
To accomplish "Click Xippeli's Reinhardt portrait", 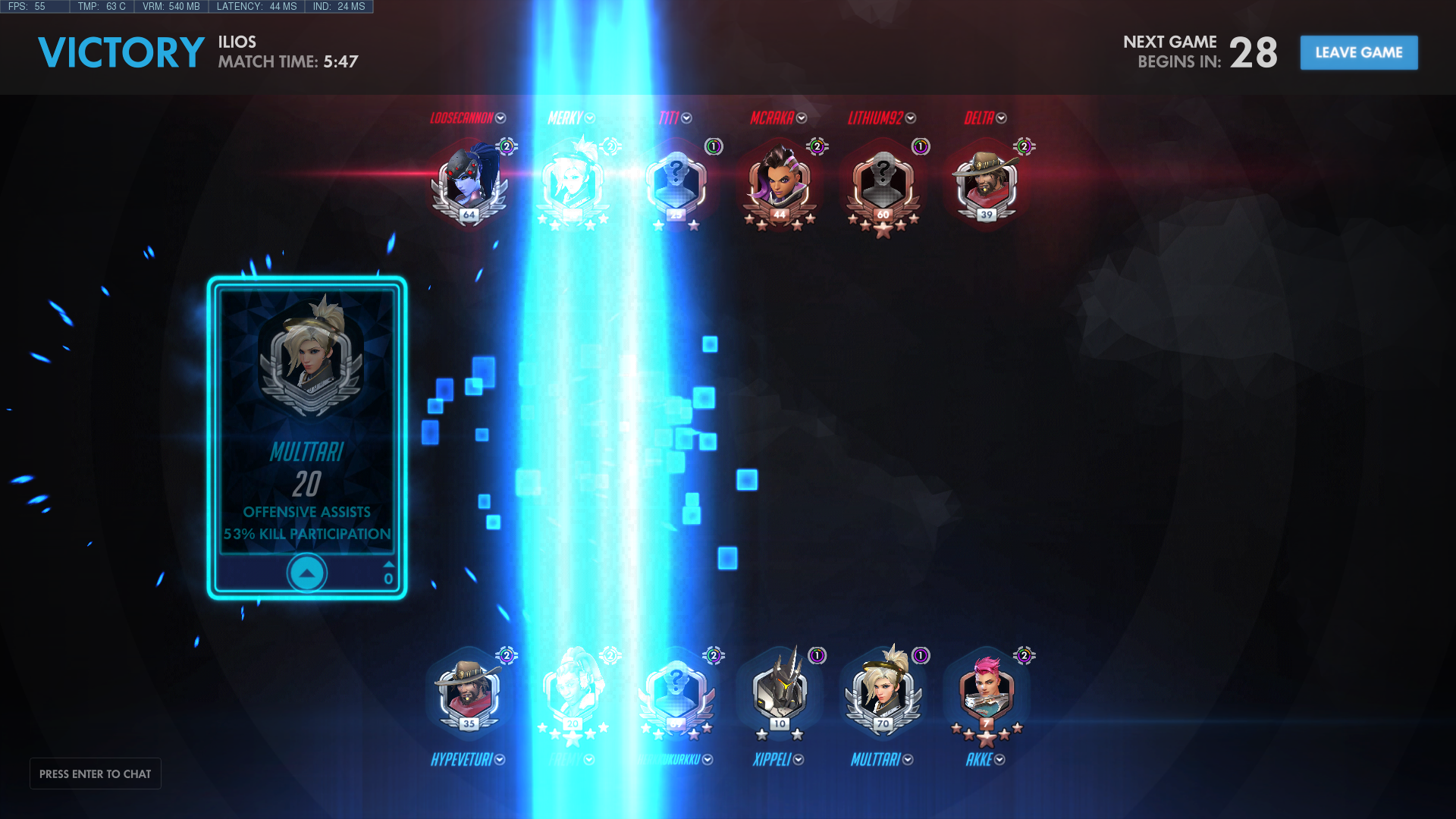I will coord(780,692).
